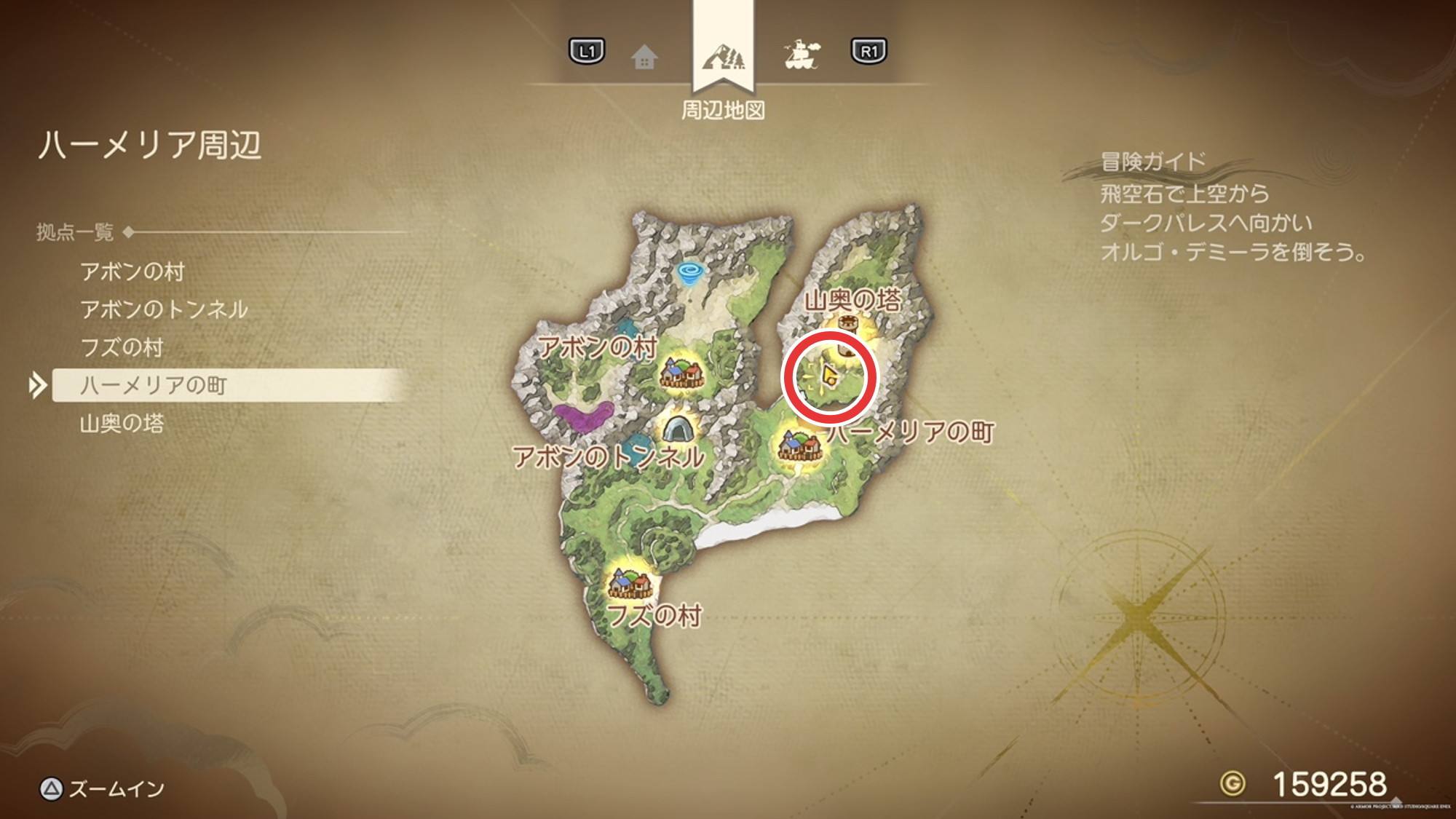The image size is (1456, 819).
Task: Pick the highlighted ハーメリアの町 entry
Action: click(154, 386)
